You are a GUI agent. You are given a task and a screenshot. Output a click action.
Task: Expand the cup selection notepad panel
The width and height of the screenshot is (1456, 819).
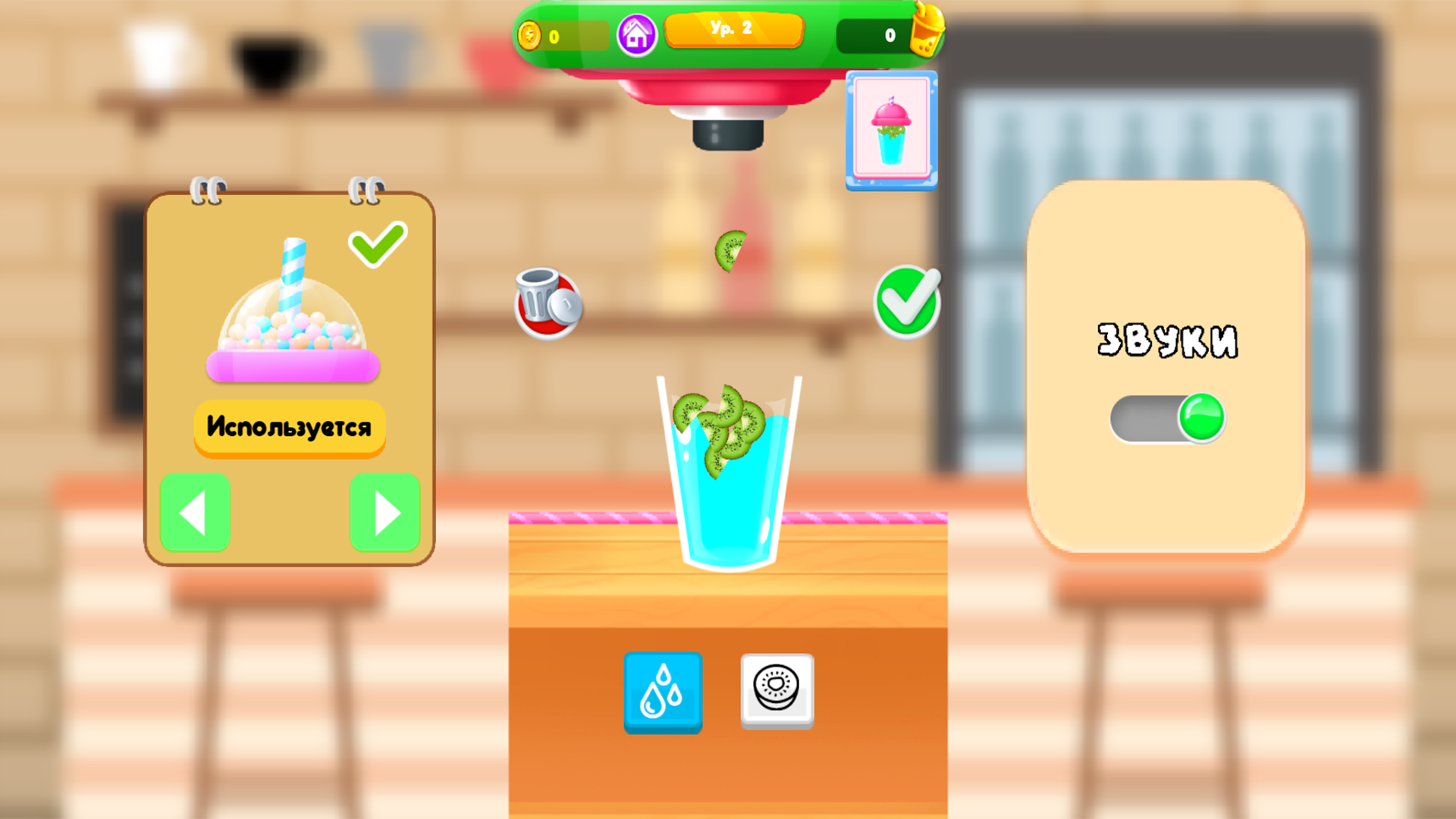tap(290, 375)
